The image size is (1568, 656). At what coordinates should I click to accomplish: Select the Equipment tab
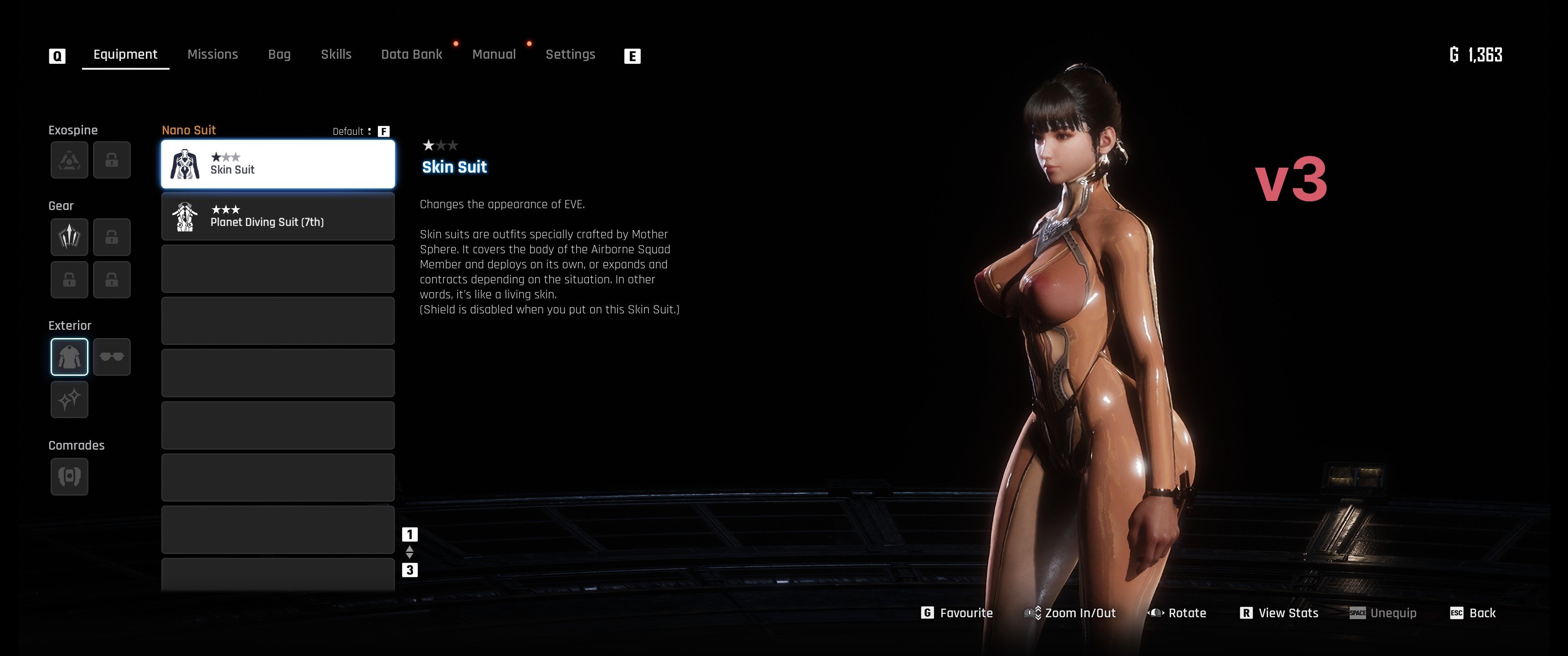click(x=125, y=55)
